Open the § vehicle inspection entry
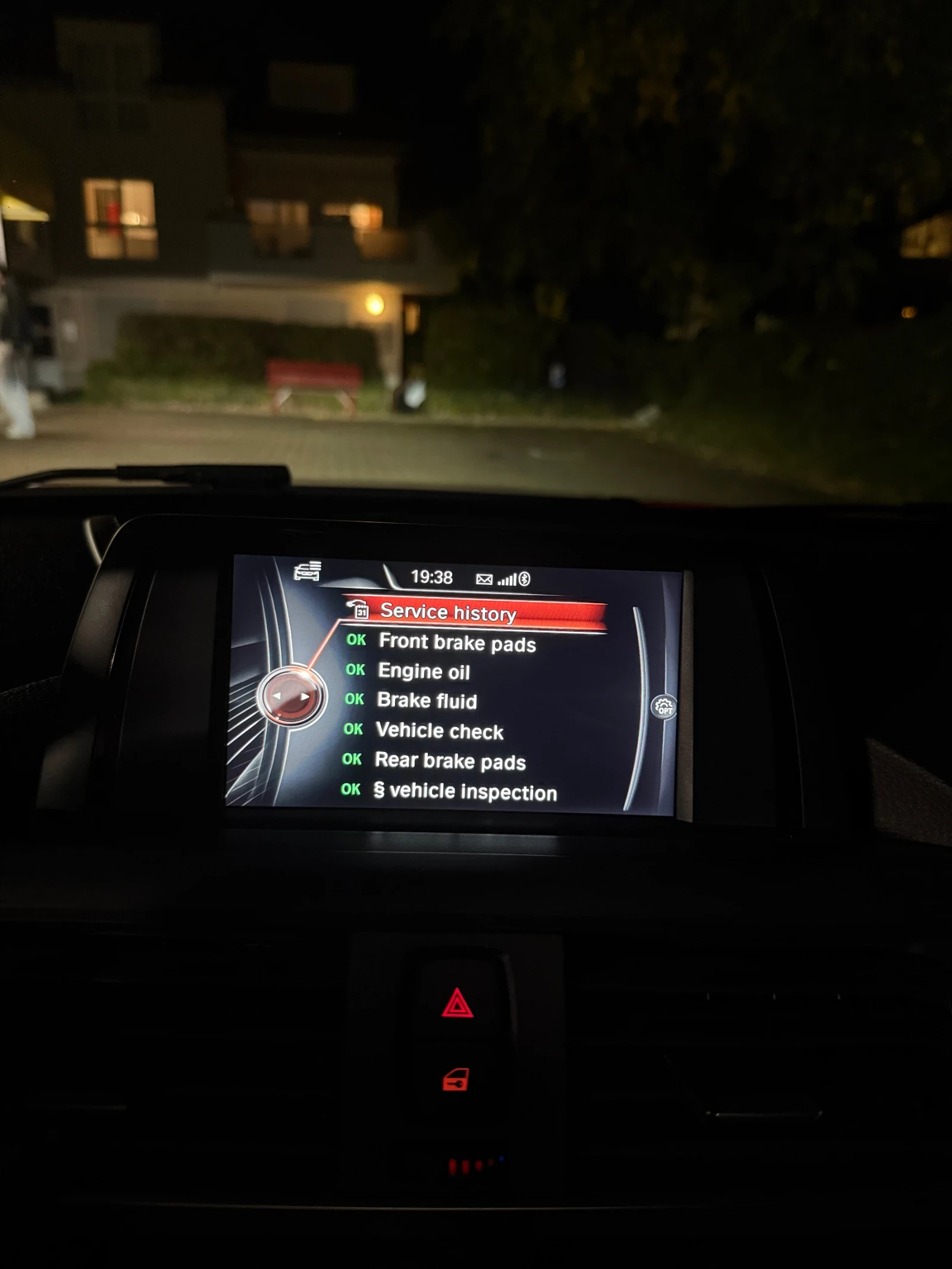Viewport: 952px width, 1269px height. (x=465, y=791)
